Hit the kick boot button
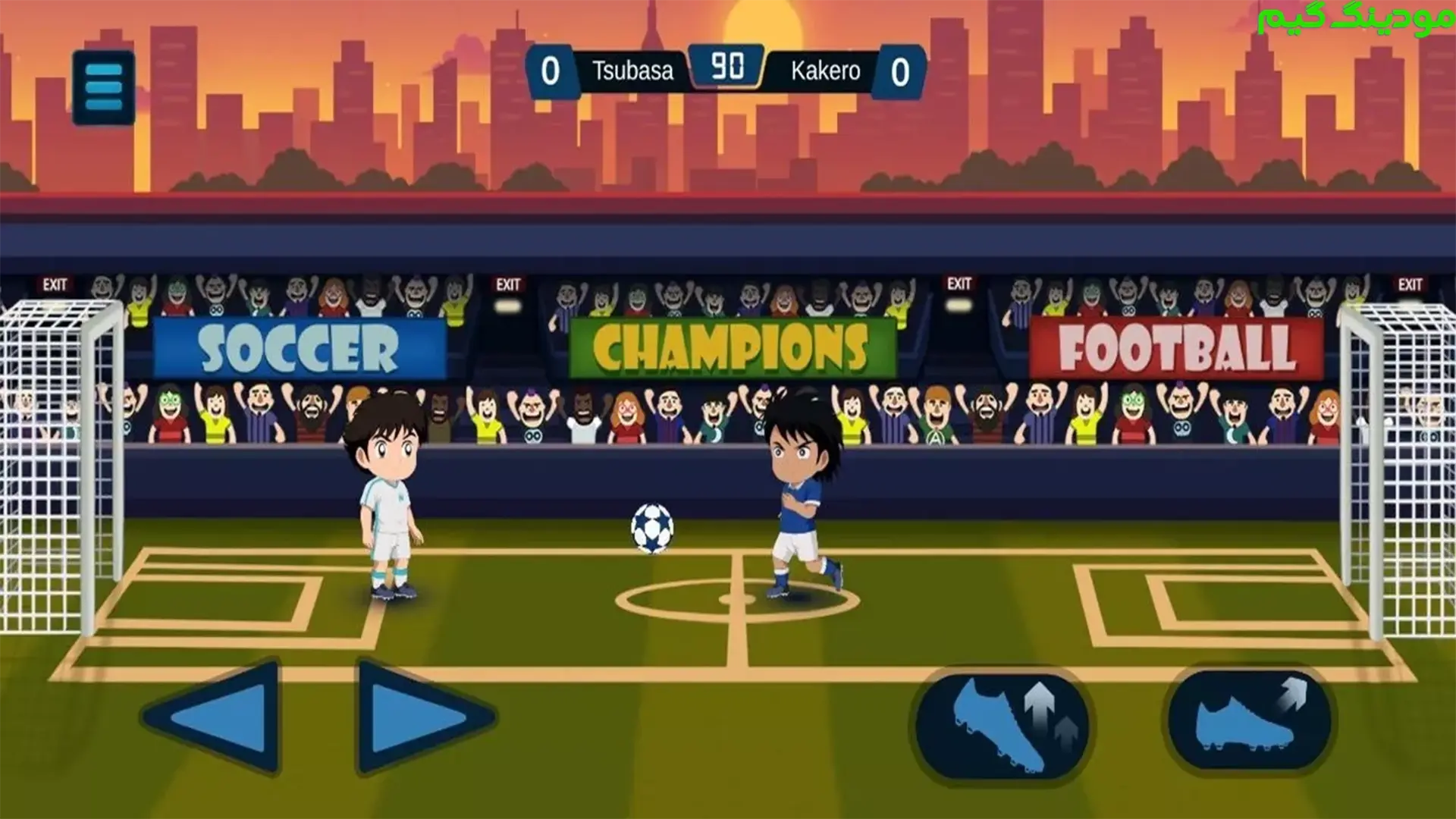The image size is (1456, 819). 1249,717
